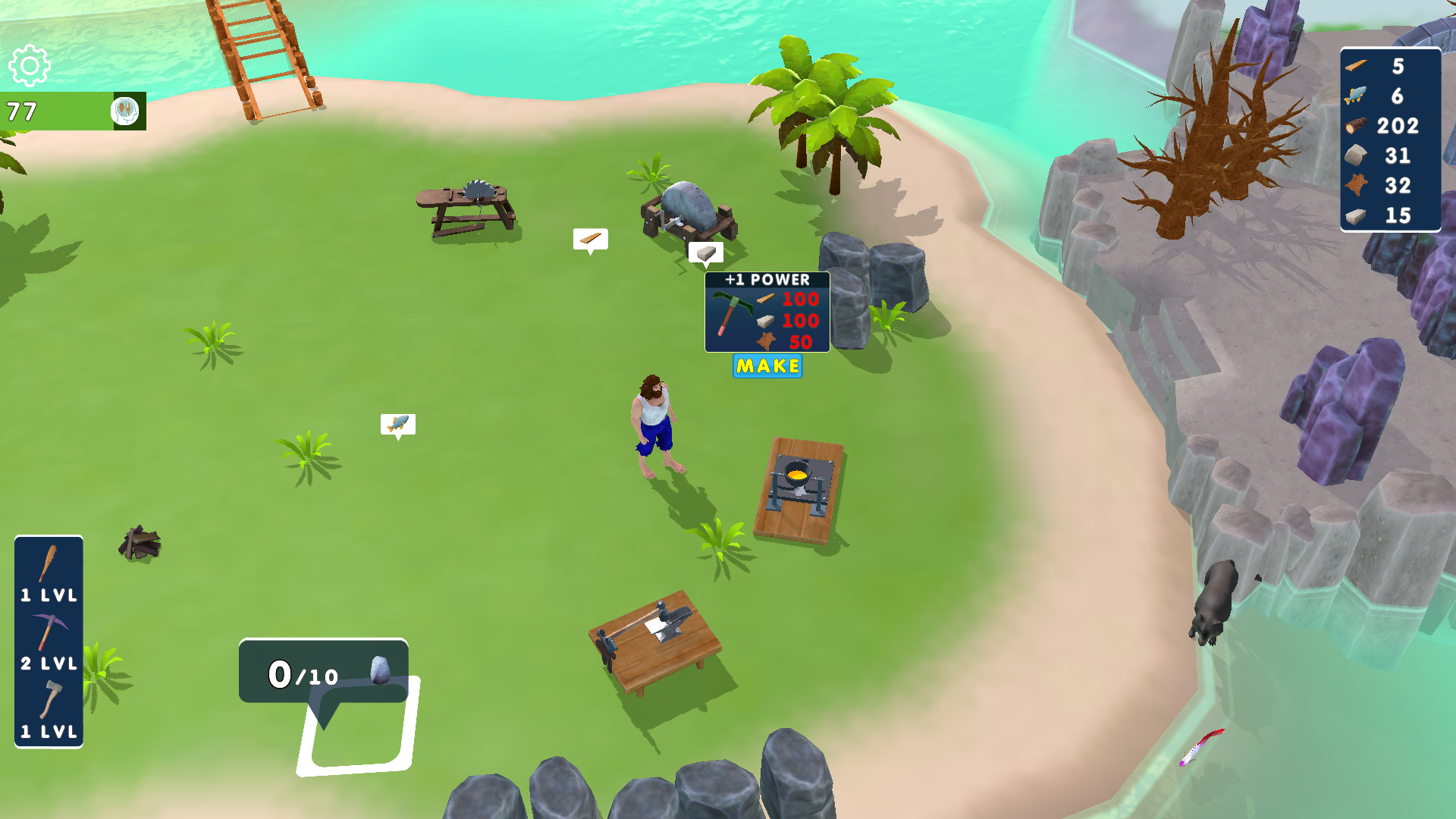Click the brick icon showing 15
The image size is (1456, 819).
point(1357,213)
